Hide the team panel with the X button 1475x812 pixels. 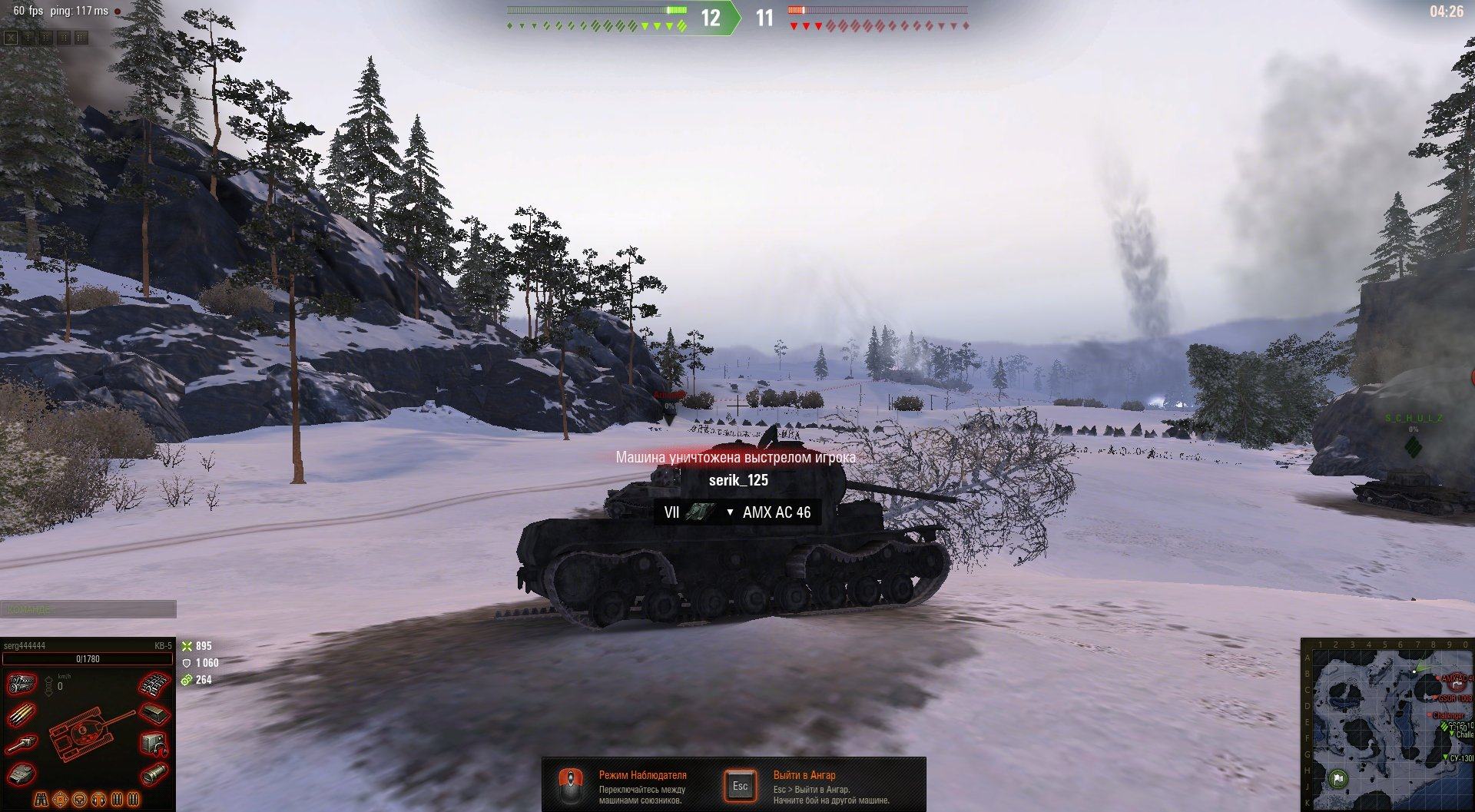click(11, 37)
